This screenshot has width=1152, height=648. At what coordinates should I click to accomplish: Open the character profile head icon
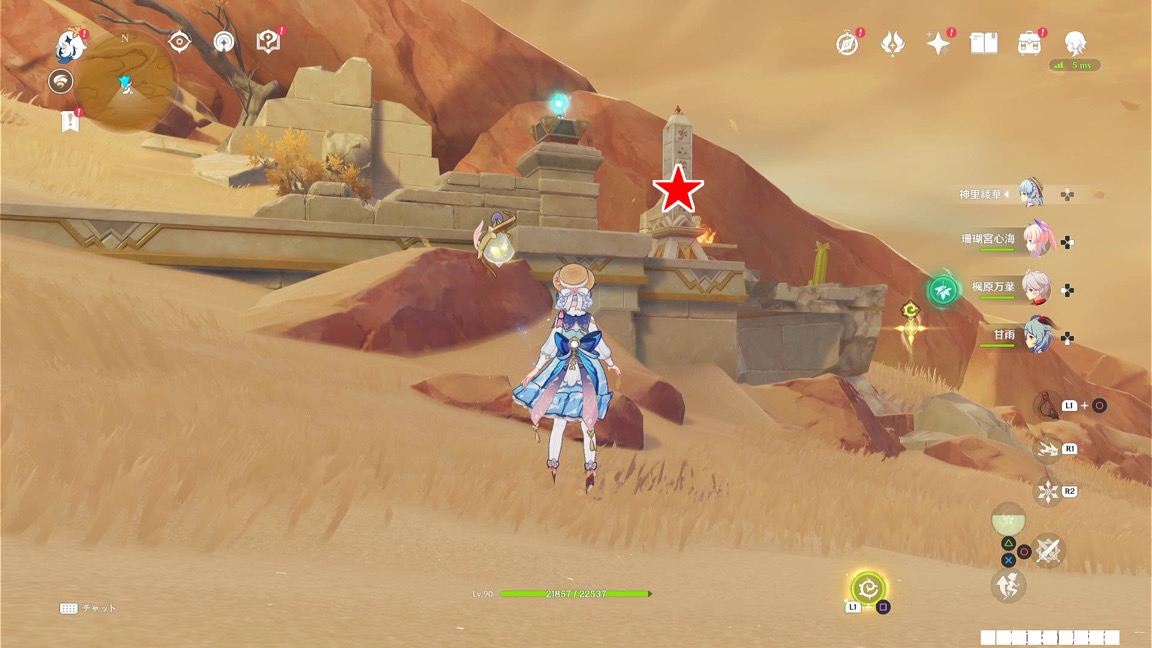click(x=1075, y=43)
